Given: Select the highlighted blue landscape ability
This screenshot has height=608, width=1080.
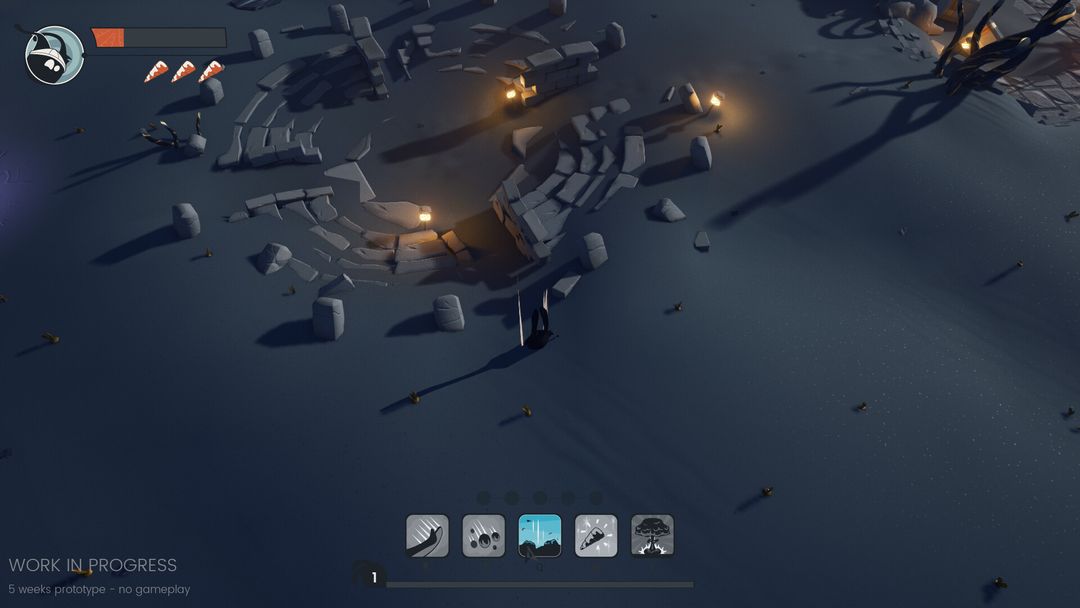Looking at the screenshot, I should 540,536.
